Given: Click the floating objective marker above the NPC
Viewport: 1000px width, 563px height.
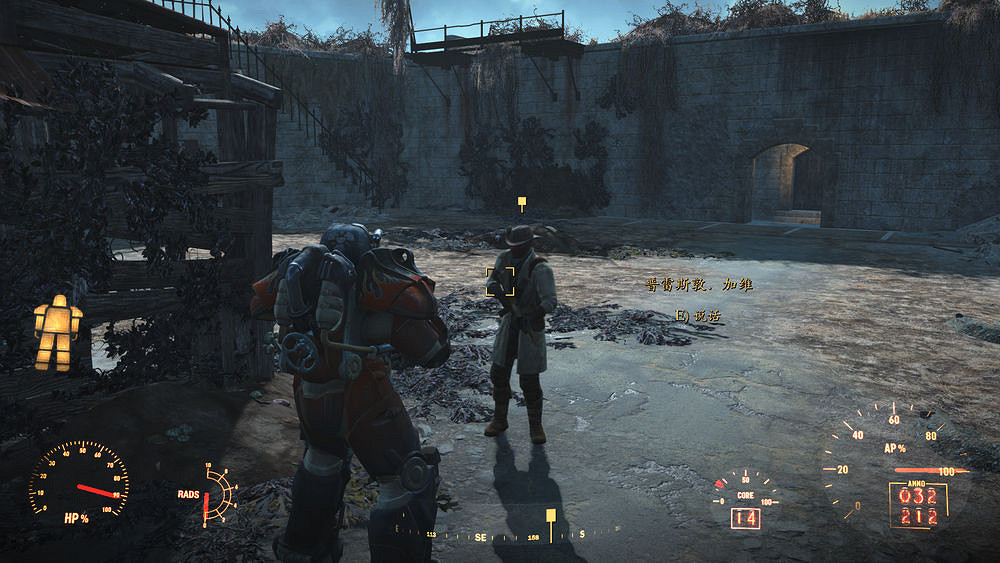Looking at the screenshot, I should tap(521, 202).
